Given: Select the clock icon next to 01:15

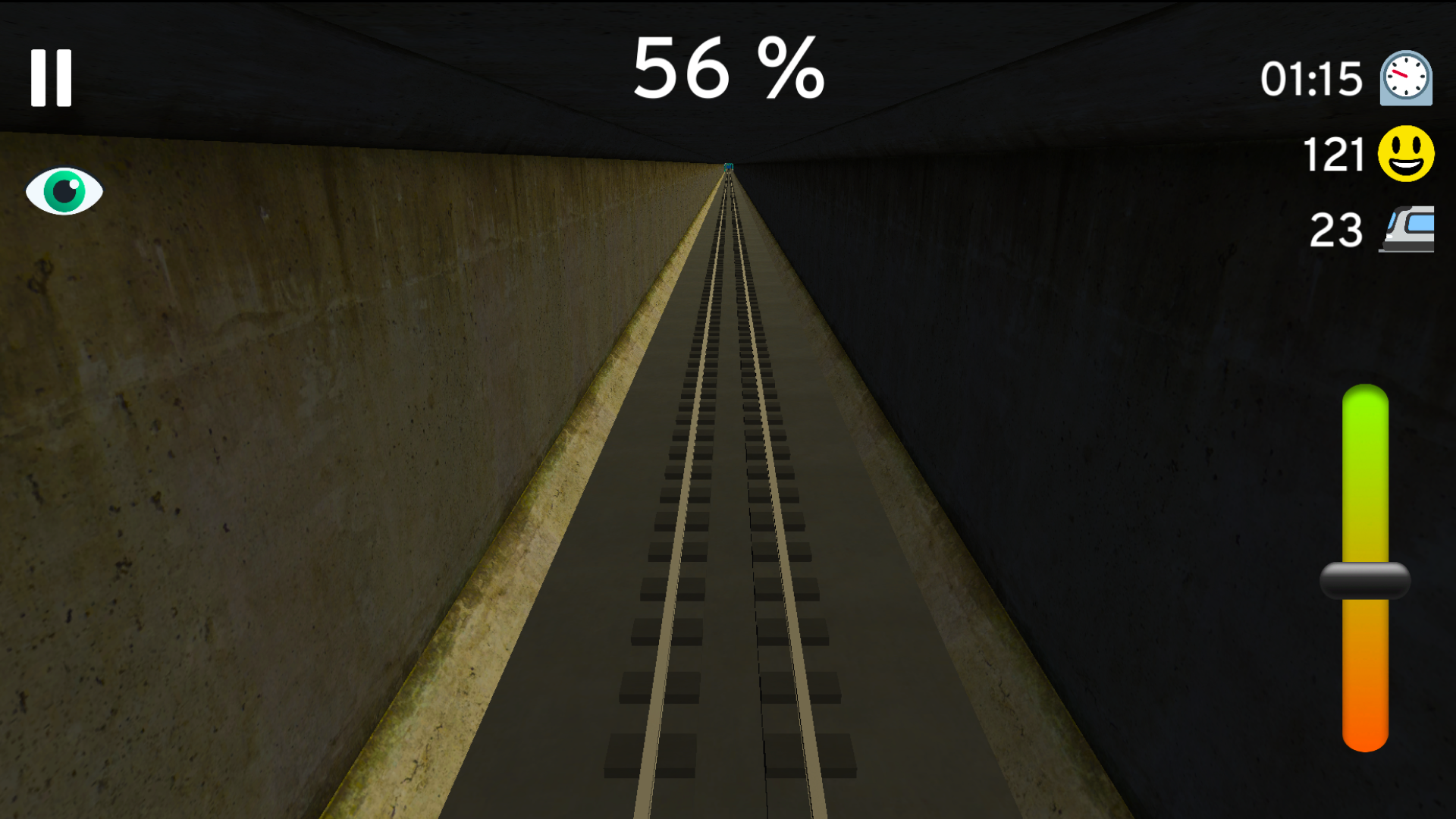Looking at the screenshot, I should click(x=1404, y=78).
